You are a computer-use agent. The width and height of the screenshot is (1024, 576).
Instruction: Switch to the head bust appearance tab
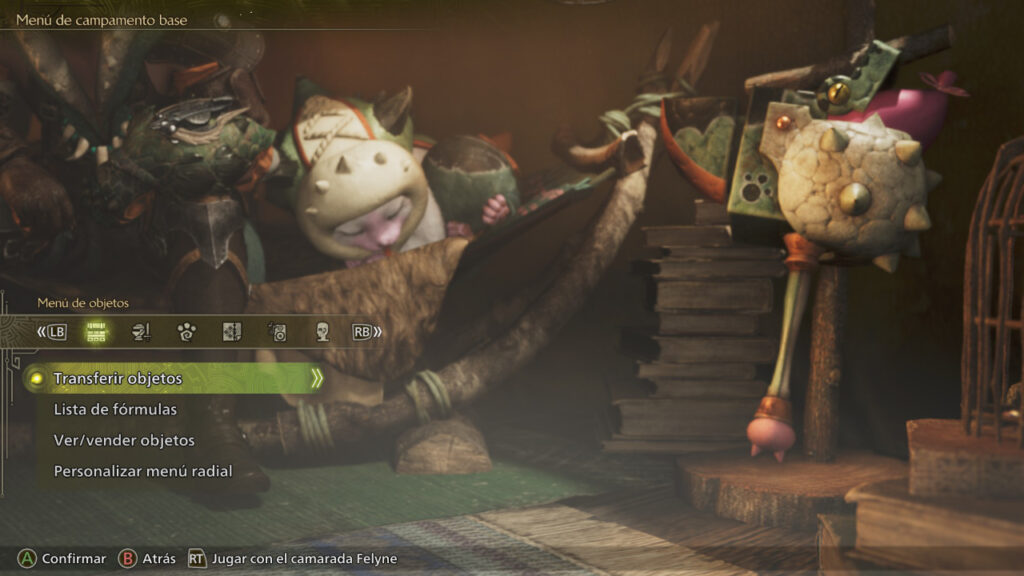[322, 332]
